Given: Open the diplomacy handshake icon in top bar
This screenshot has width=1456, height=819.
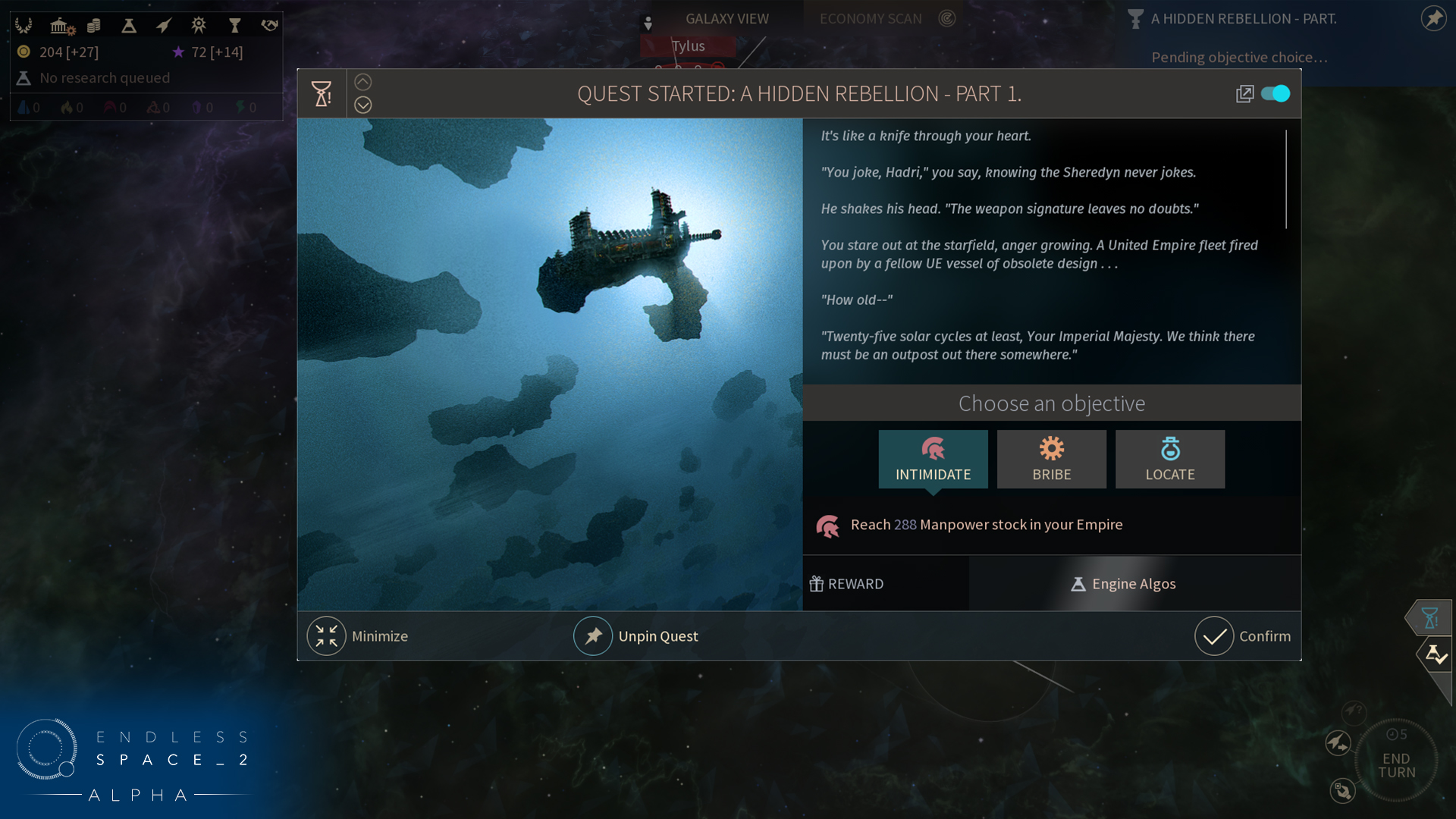Looking at the screenshot, I should click(269, 26).
